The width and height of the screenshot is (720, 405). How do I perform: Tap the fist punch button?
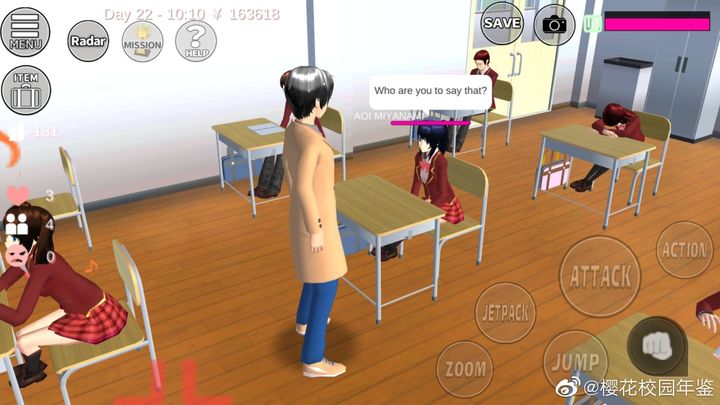[x=656, y=345]
